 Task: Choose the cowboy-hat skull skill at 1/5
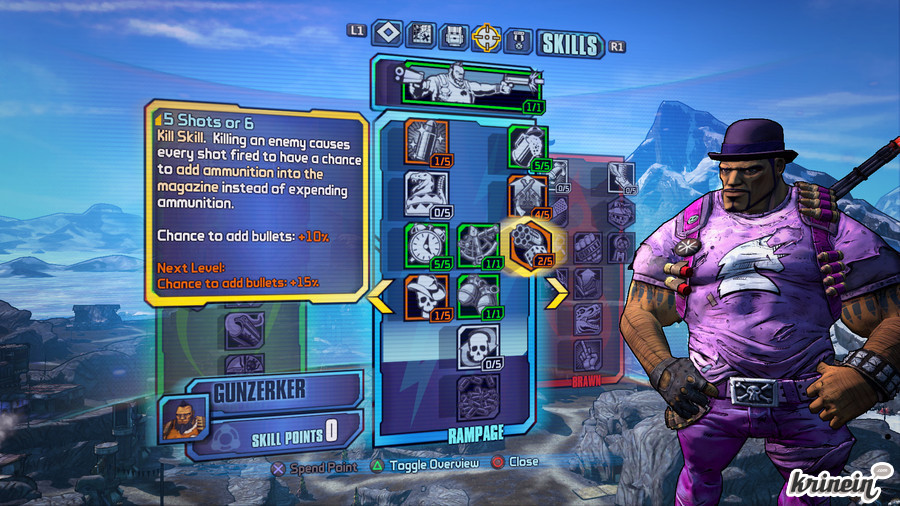424,297
